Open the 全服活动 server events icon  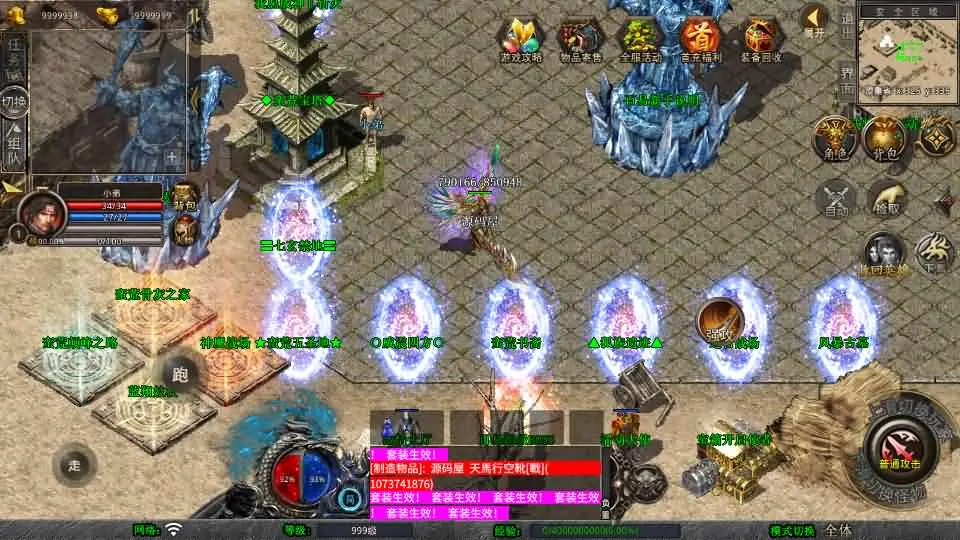click(640, 40)
